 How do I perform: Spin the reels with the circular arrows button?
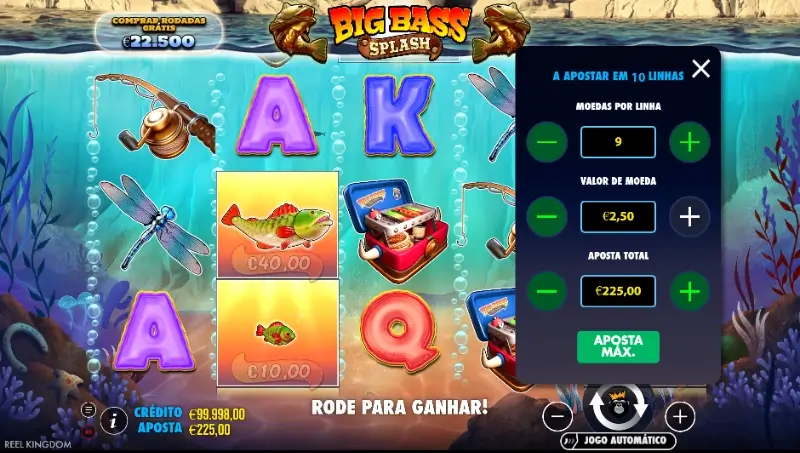[618, 408]
